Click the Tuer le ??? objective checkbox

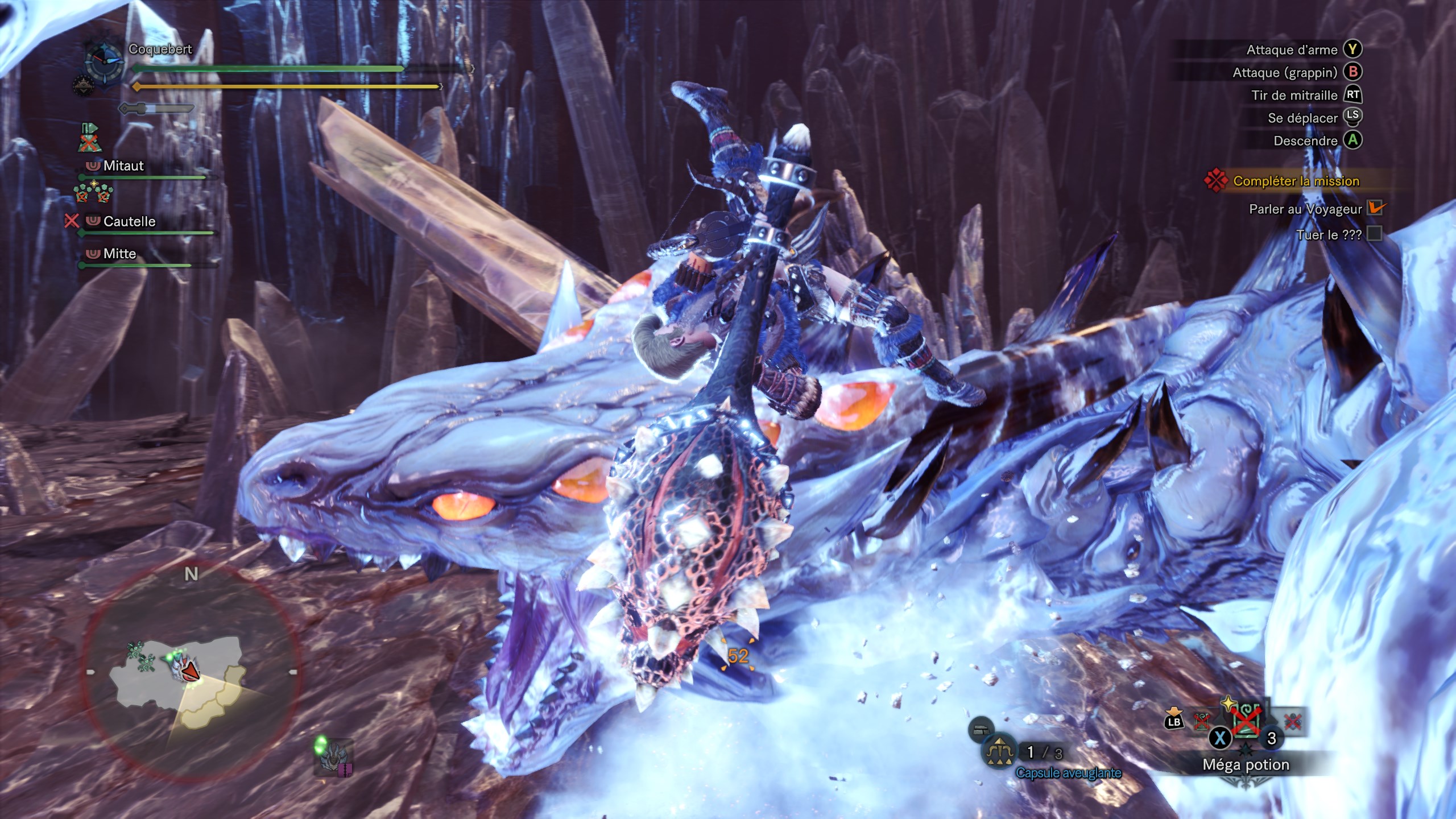click(x=1375, y=234)
